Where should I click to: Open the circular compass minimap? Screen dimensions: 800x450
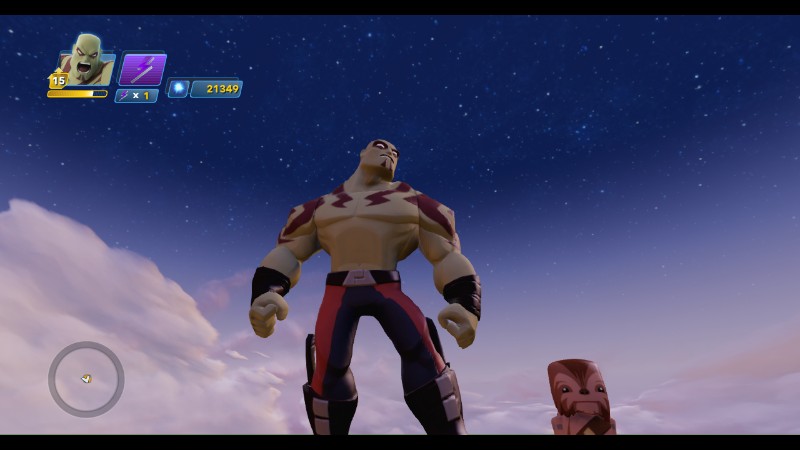86,379
